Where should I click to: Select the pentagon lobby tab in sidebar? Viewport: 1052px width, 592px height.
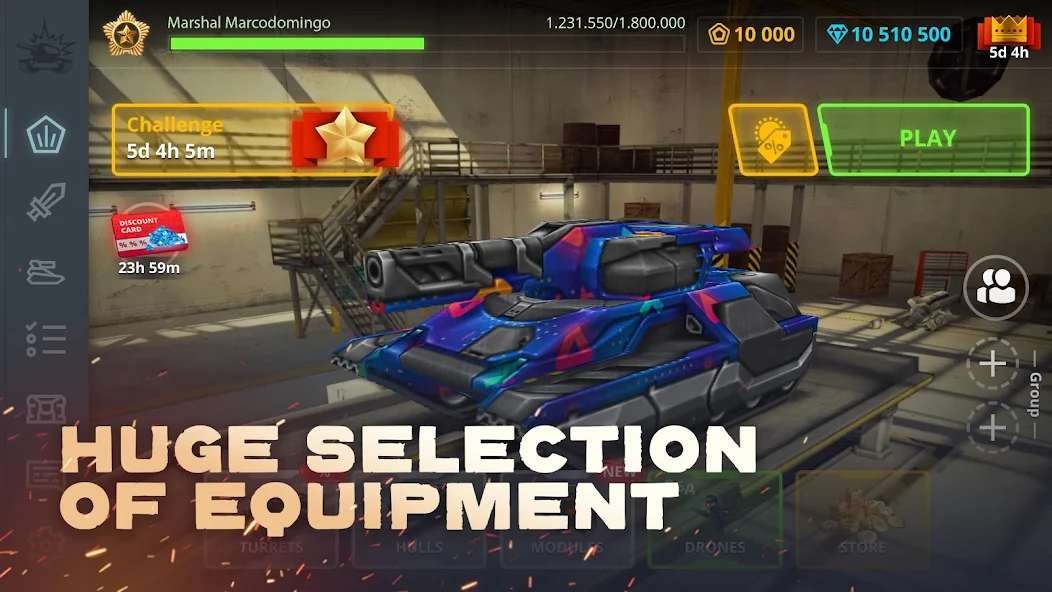pos(46,133)
